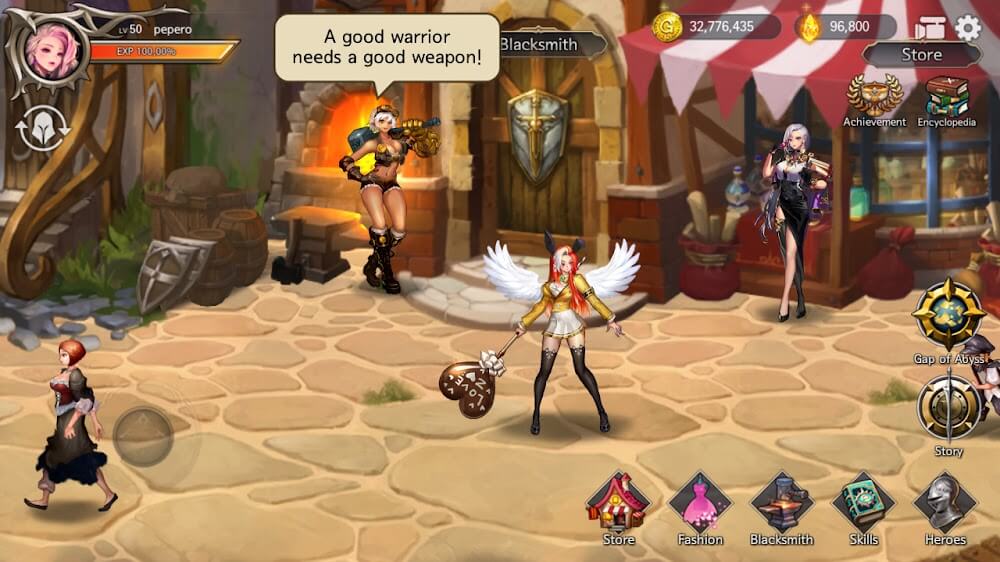Open the Encyclopedia book stack
Screen dimensions: 1000x562
(x=946, y=98)
